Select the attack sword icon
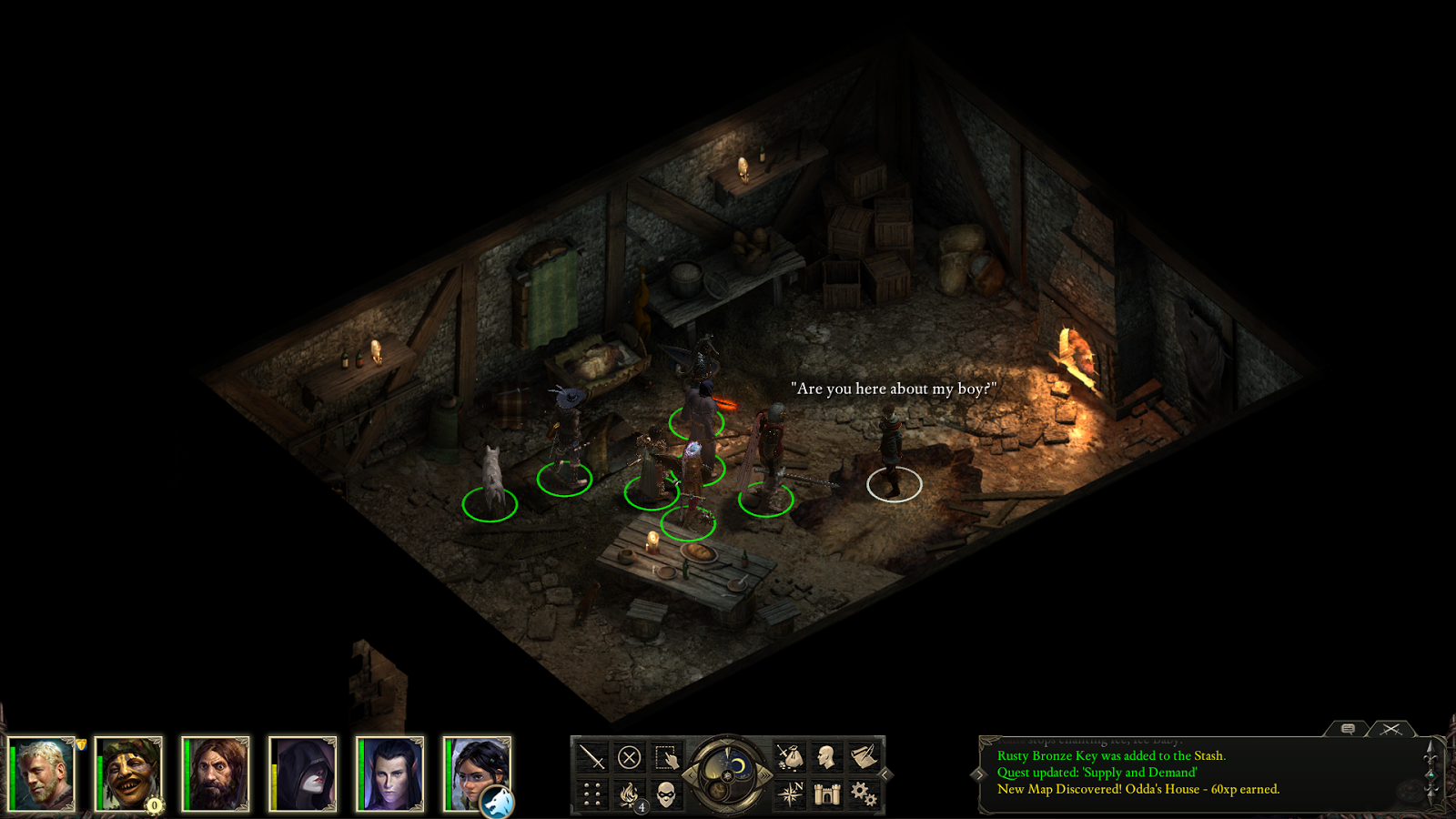1456x819 pixels. pyautogui.click(x=591, y=757)
